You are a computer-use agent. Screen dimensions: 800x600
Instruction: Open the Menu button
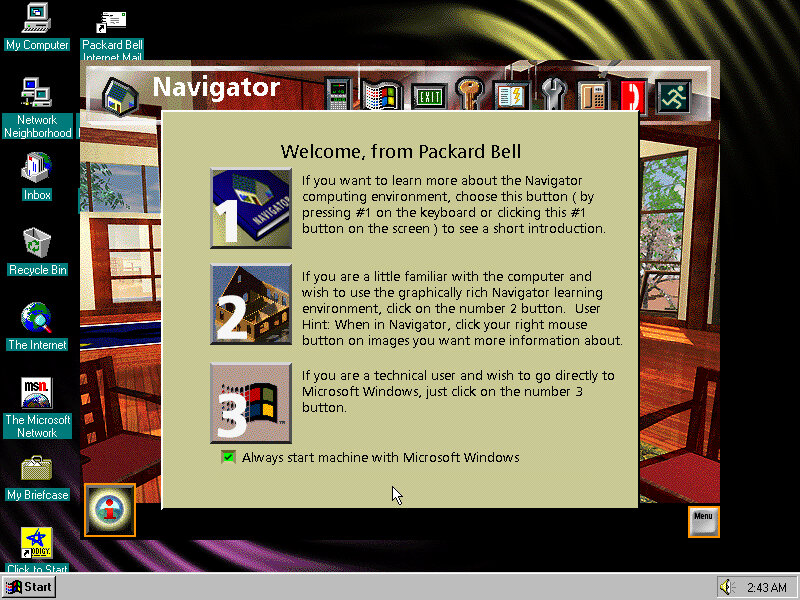(703, 521)
